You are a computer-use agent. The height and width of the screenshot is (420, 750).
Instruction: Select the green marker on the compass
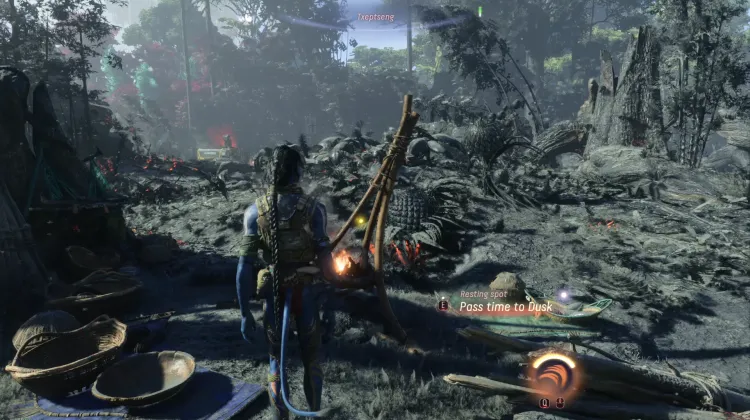tap(479, 11)
